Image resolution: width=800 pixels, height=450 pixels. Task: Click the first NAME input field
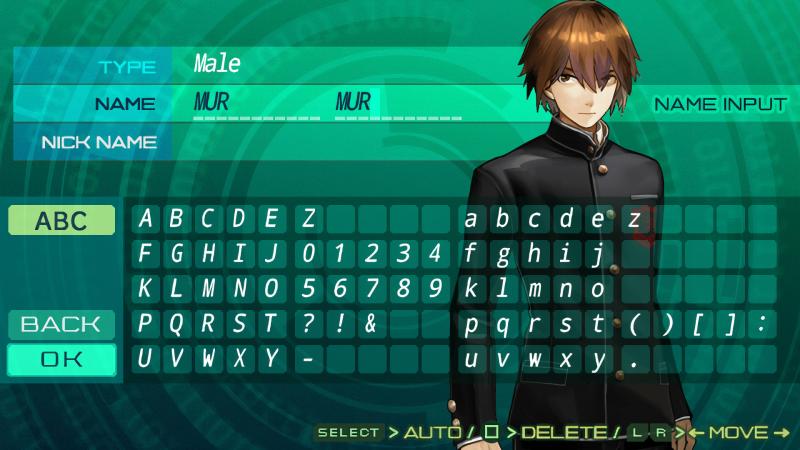(255, 103)
